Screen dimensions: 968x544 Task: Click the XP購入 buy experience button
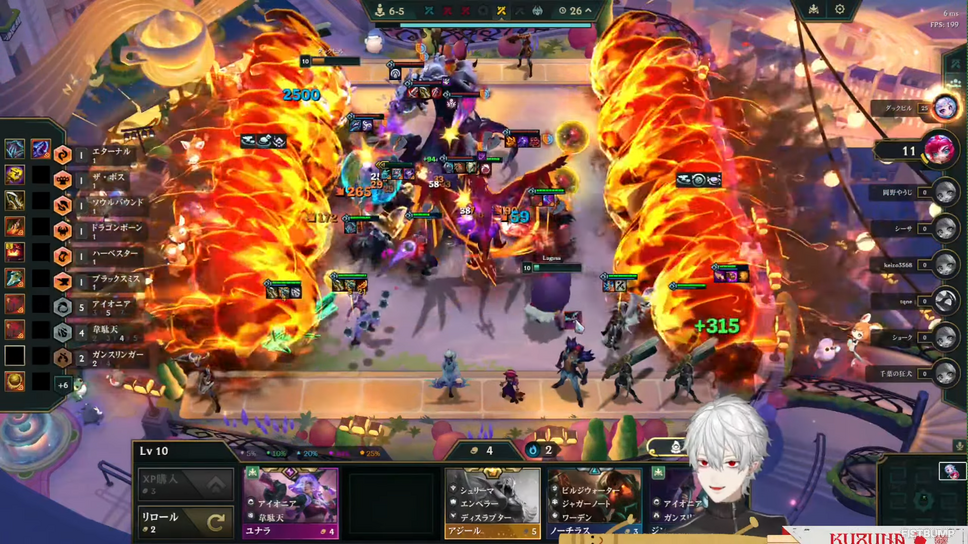[184, 484]
